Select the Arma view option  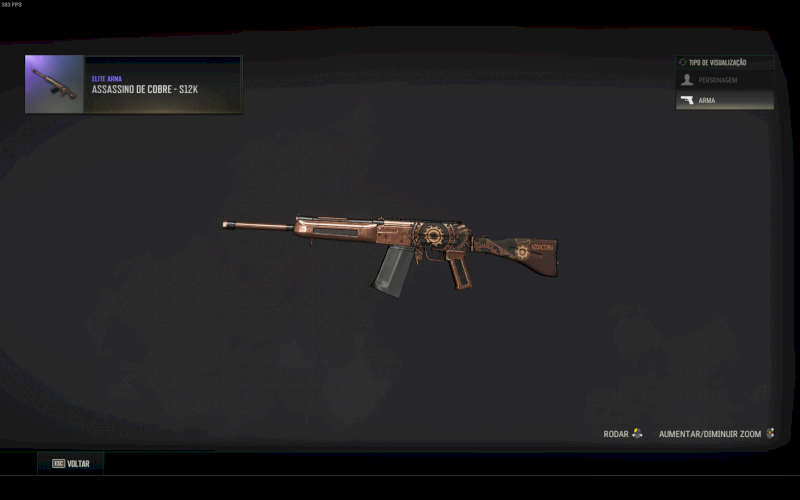click(x=724, y=101)
